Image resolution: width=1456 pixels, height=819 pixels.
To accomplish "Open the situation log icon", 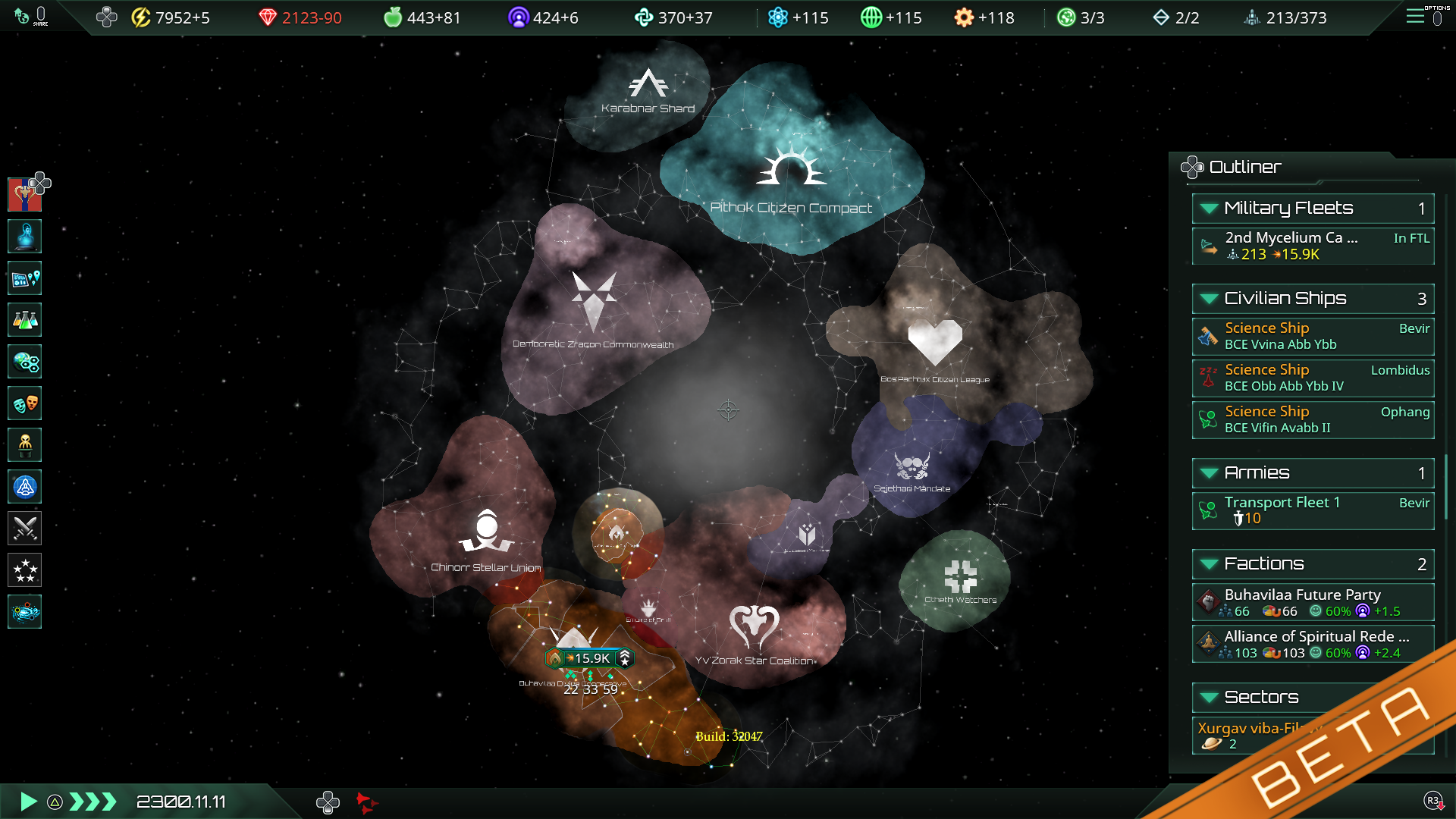I will [x=25, y=279].
